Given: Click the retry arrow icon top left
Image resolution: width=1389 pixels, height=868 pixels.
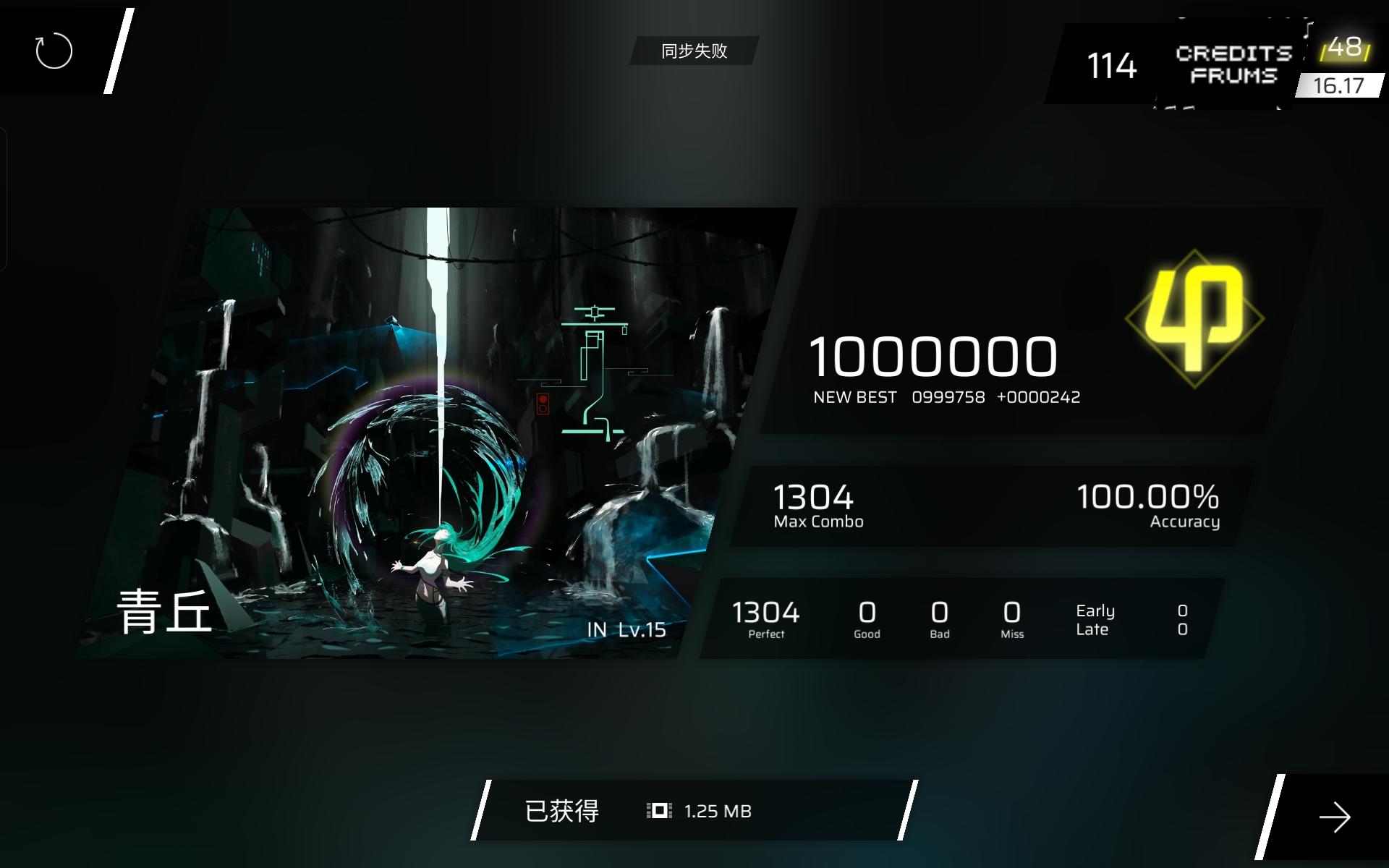Looking at the screenshot, I should (54, 51).
